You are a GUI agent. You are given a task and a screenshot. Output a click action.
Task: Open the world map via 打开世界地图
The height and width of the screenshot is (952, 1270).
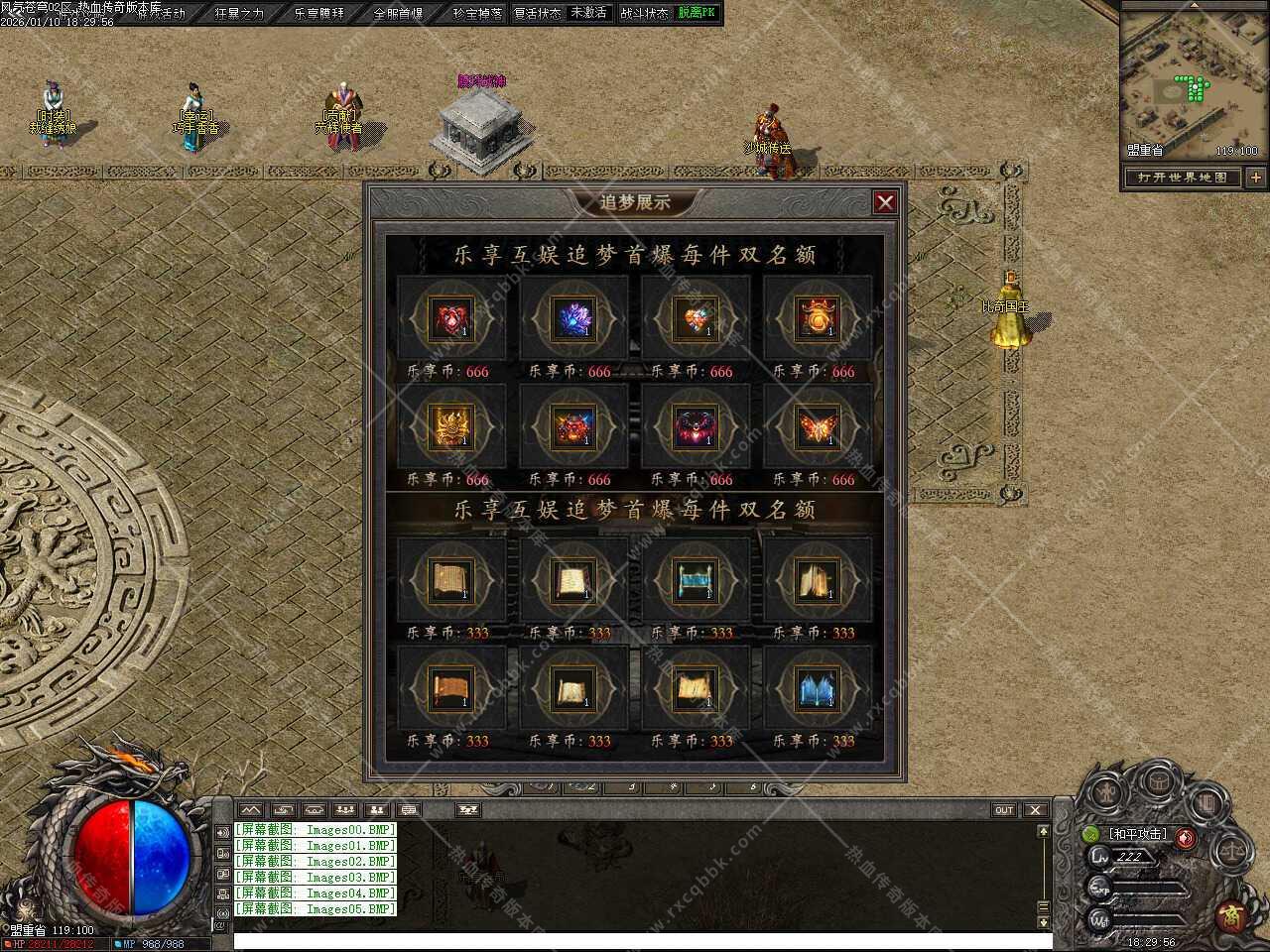coord(1183,178)
